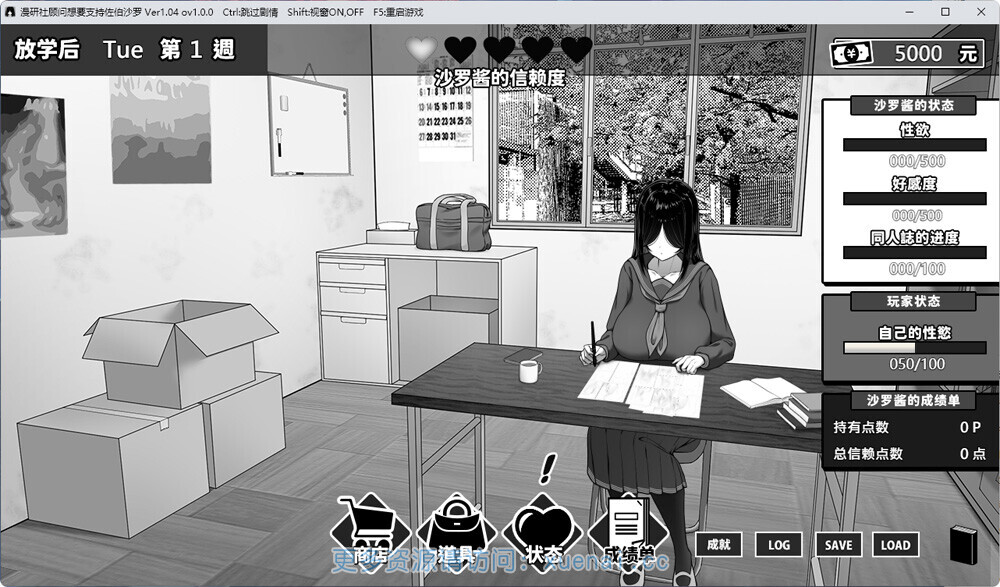The height and width of the screenshot is (587, 1000).
Task: Open the LOG history
Action: coord(779,544)
